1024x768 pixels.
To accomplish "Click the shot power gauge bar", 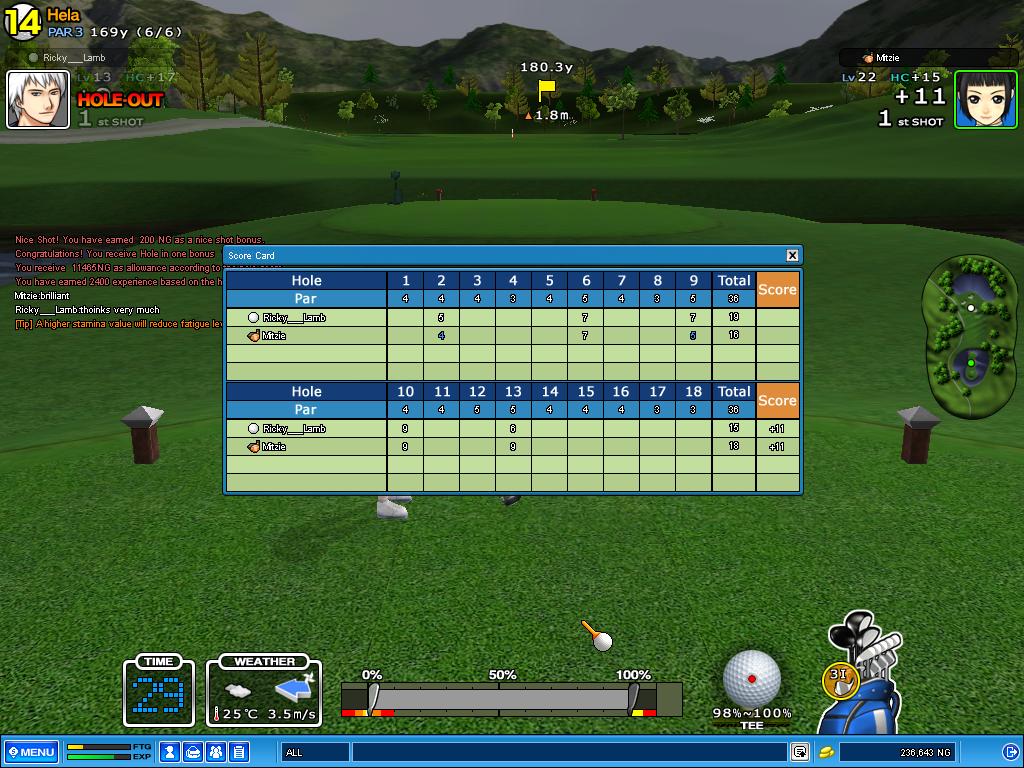I will tap(511, 697).
